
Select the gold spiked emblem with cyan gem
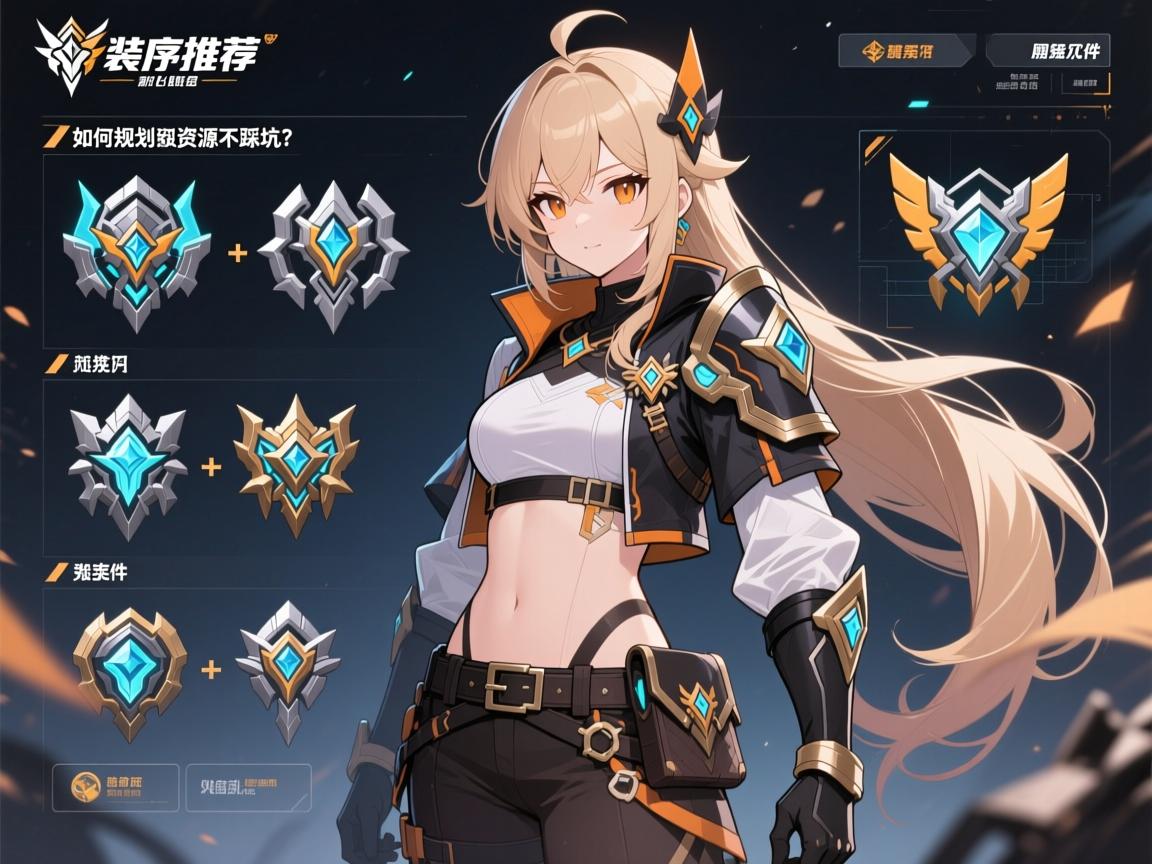click(x=296, y=464)
